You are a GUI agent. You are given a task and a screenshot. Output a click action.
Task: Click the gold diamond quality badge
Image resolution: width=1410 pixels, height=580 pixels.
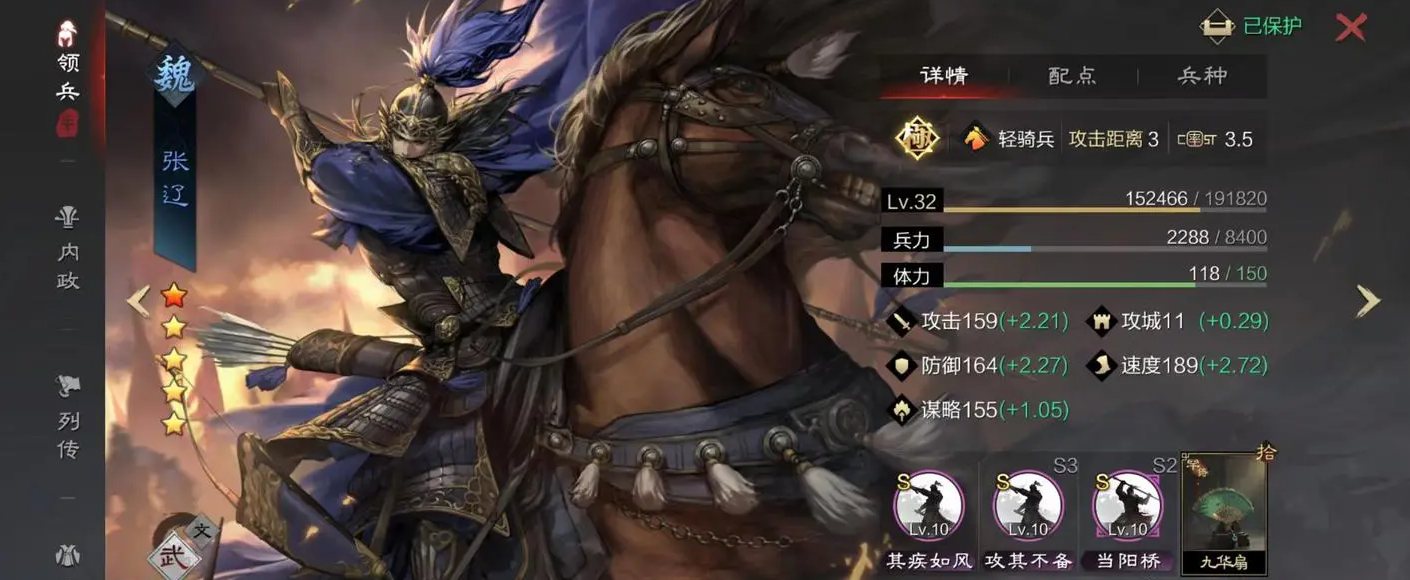[x=917, y=138]
